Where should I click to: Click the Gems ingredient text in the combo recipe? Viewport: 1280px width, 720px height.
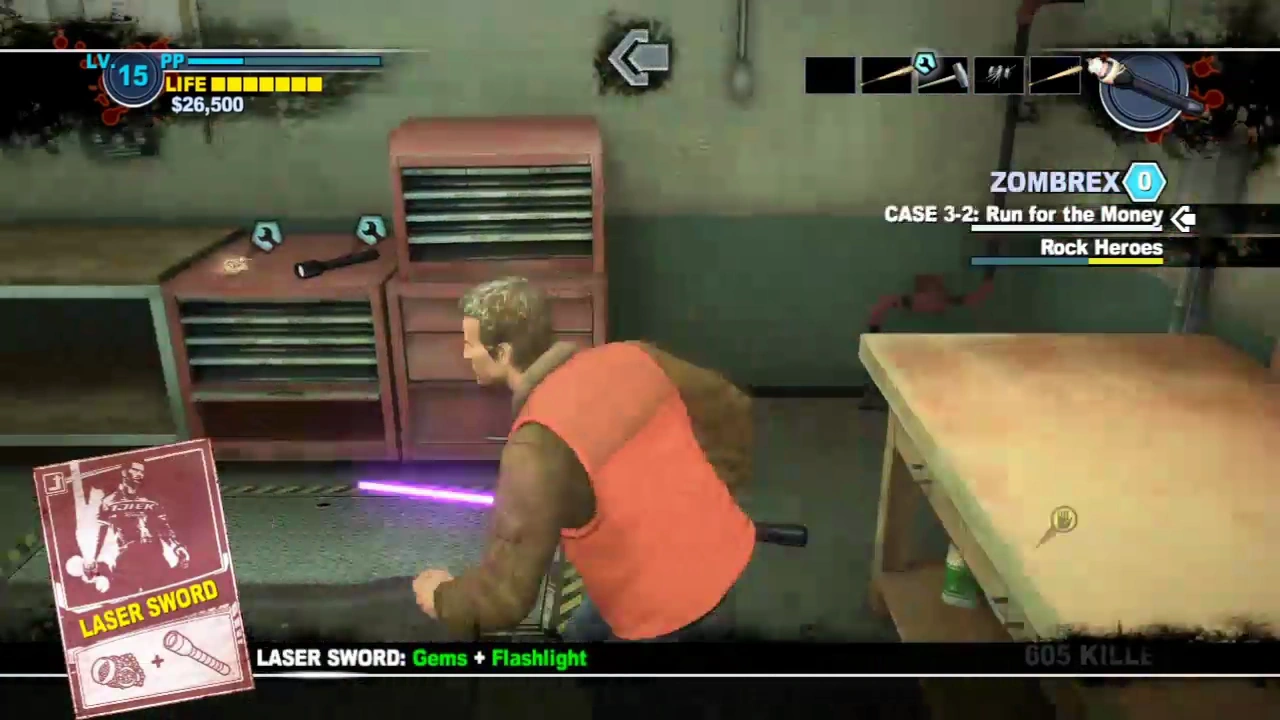pyautogui.click(x=439, y=658)
